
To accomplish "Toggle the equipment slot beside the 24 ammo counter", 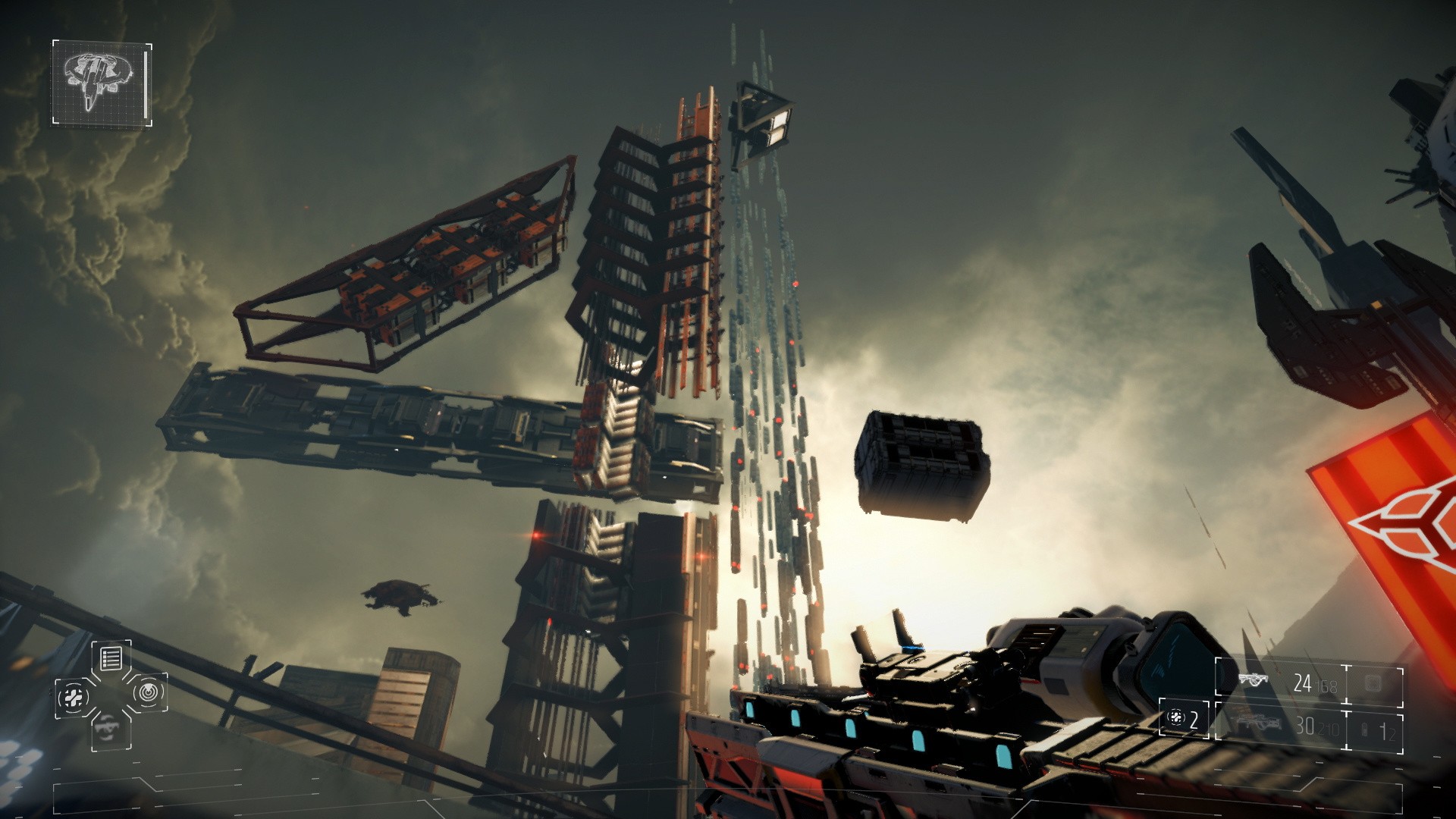I will tap(1373, 683).
